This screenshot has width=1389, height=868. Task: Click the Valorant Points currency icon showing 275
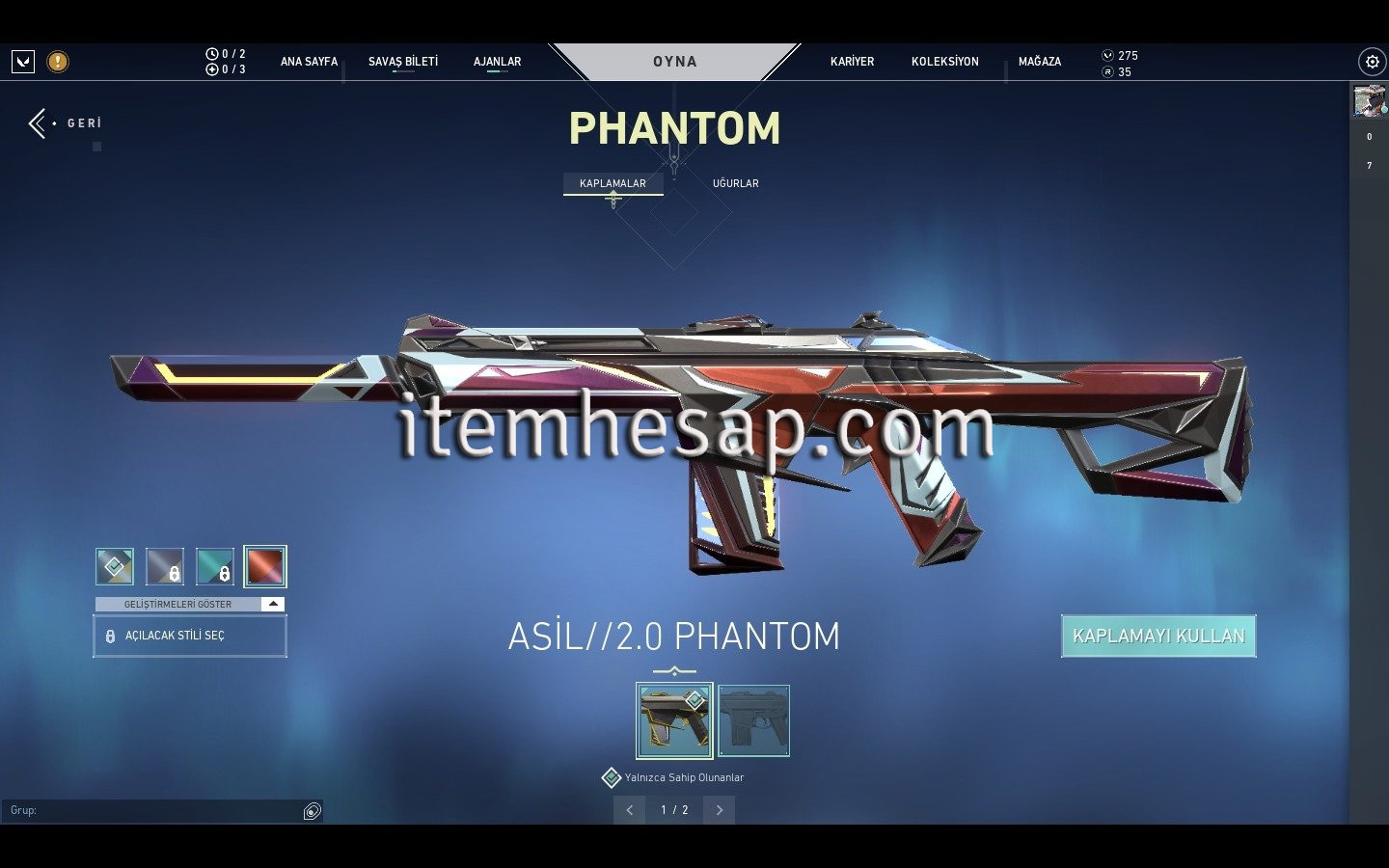[x=1106, y=55]
